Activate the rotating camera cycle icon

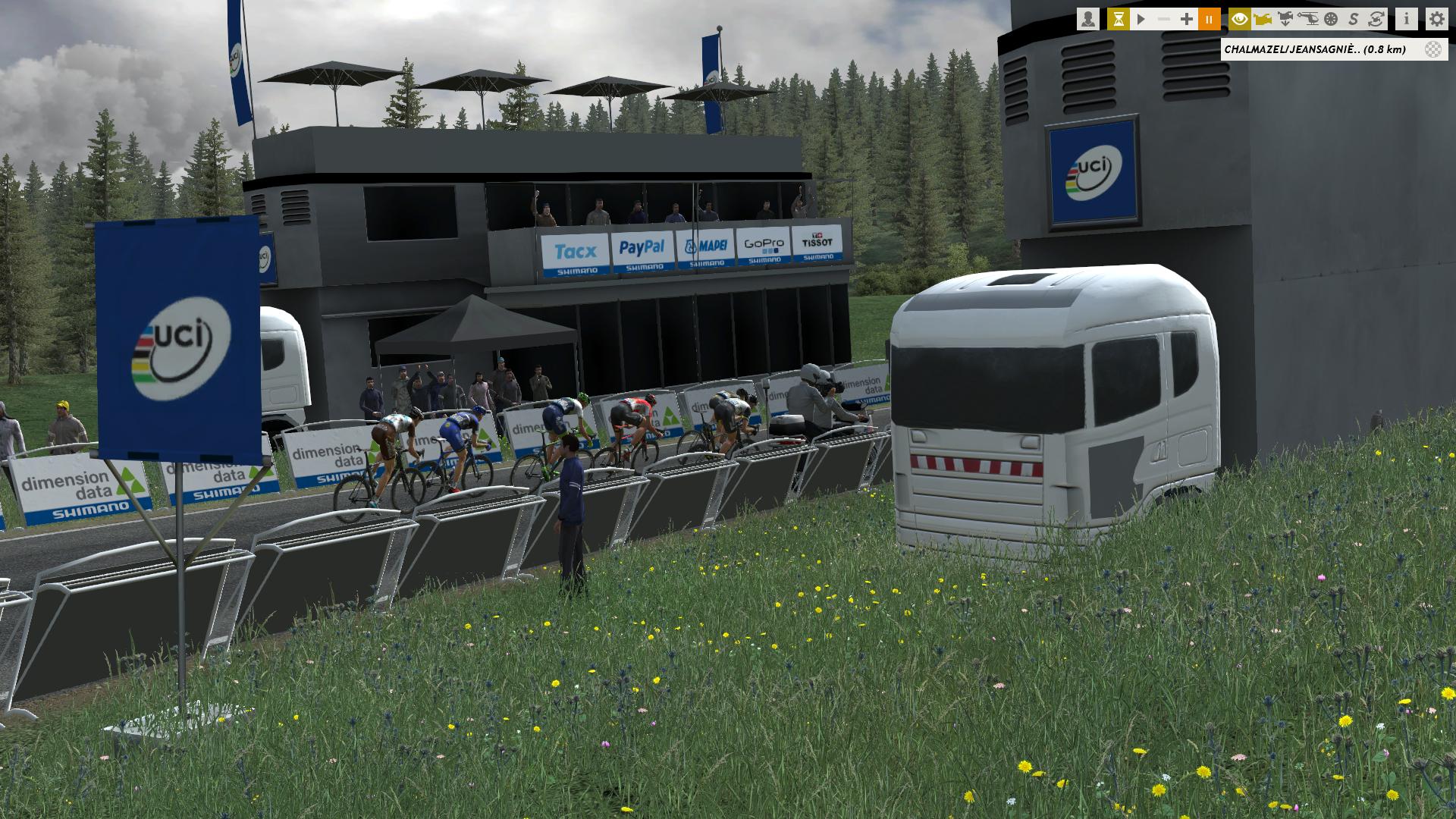[x=1376, y=20]
